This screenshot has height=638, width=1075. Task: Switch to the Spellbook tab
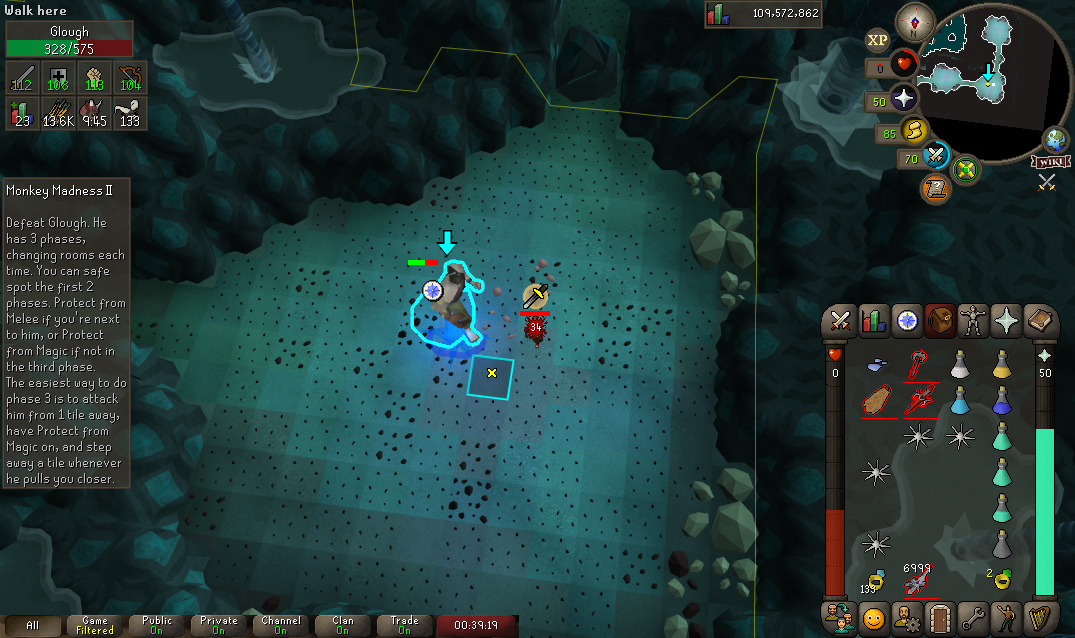click(x=1038, y=321)
